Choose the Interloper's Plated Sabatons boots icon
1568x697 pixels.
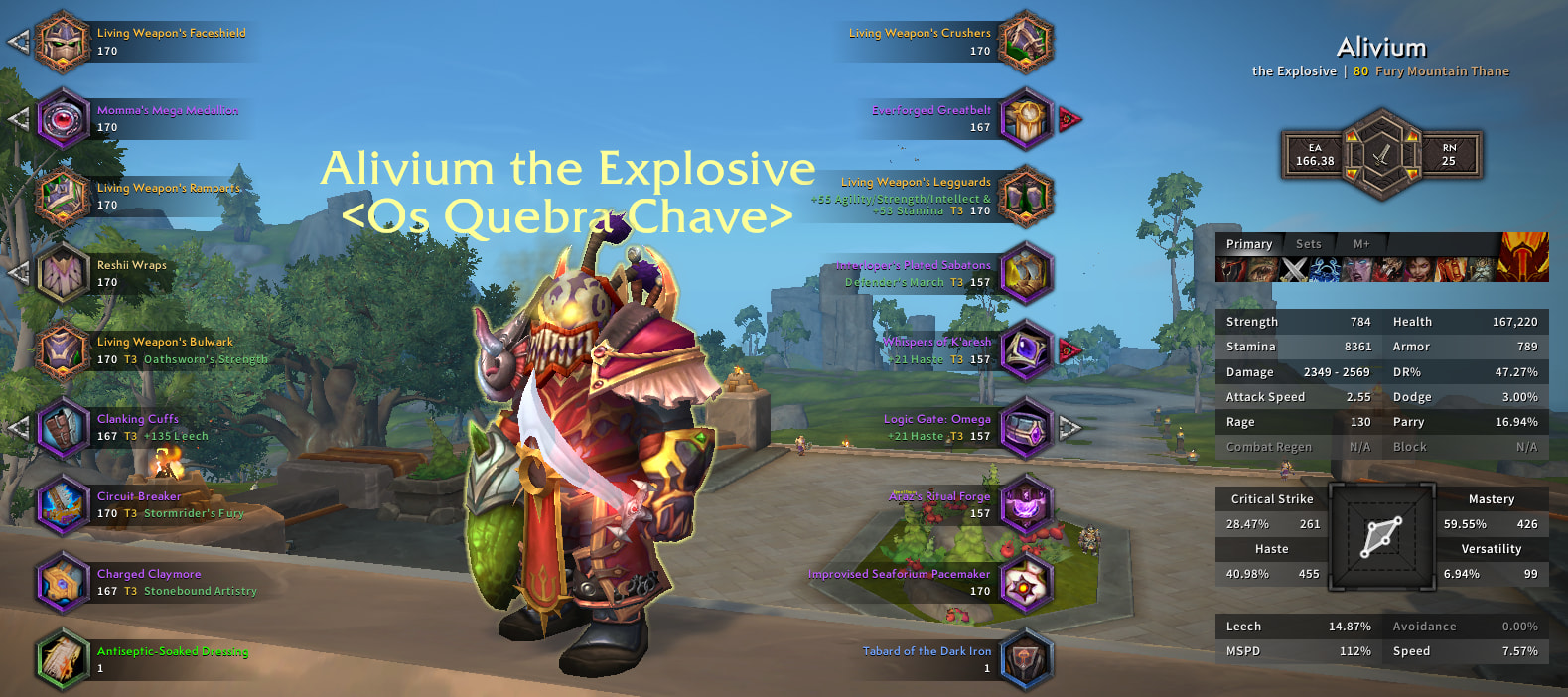point(1025,273)
